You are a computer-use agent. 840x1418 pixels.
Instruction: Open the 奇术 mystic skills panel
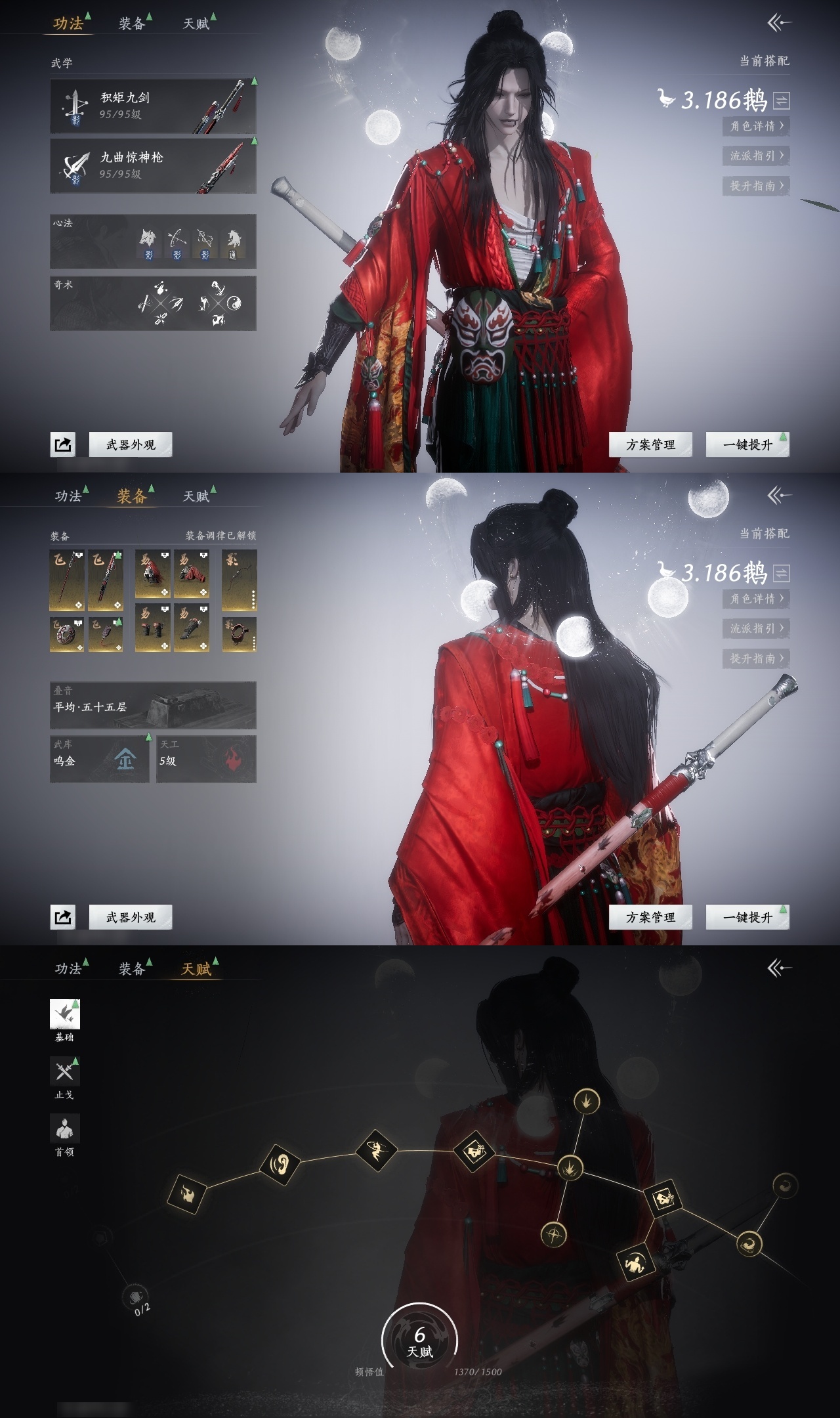pos(153,303)
